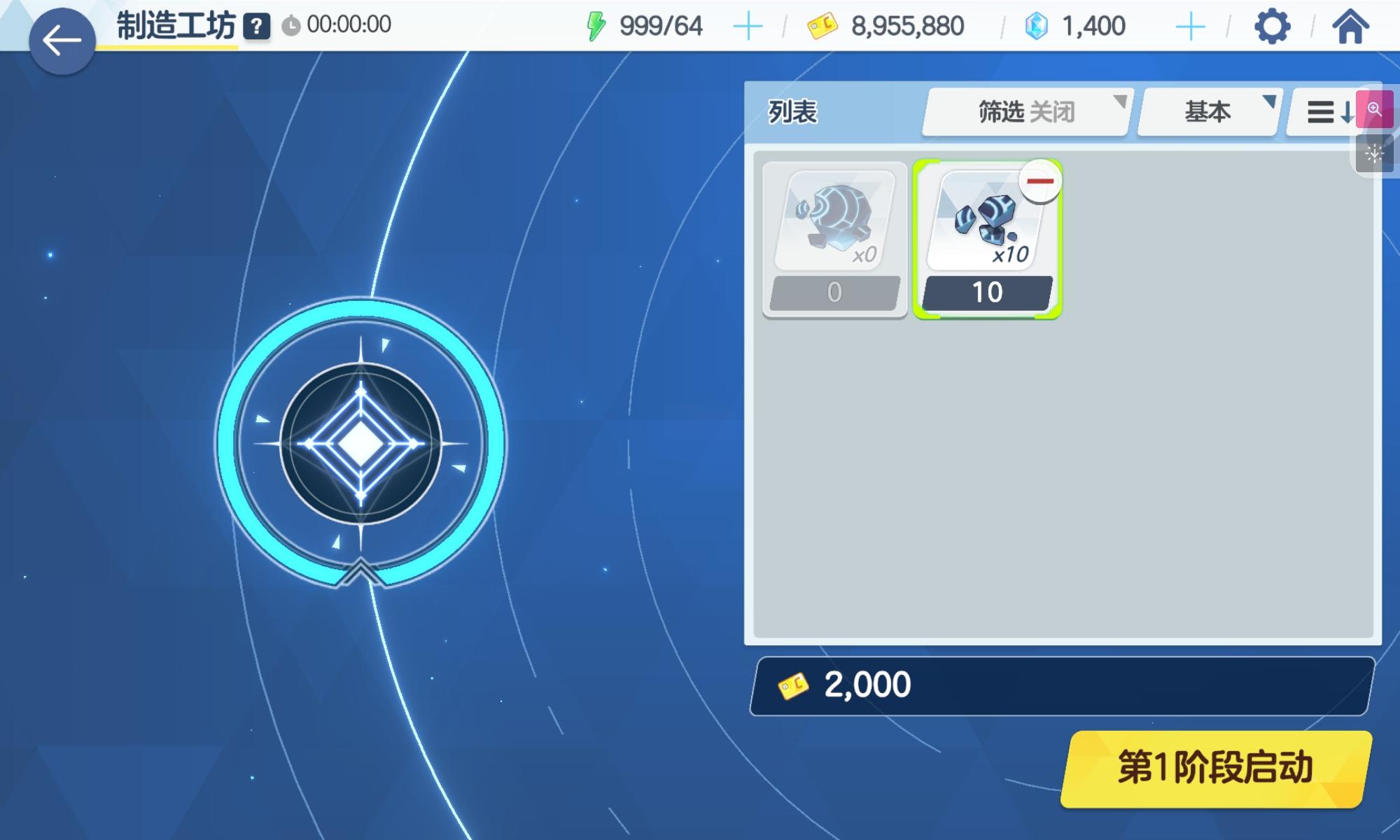Click the pink magnifier zoom icon
The height and width of the screenshot is (840, 1400).
[x=1375, y=109]
